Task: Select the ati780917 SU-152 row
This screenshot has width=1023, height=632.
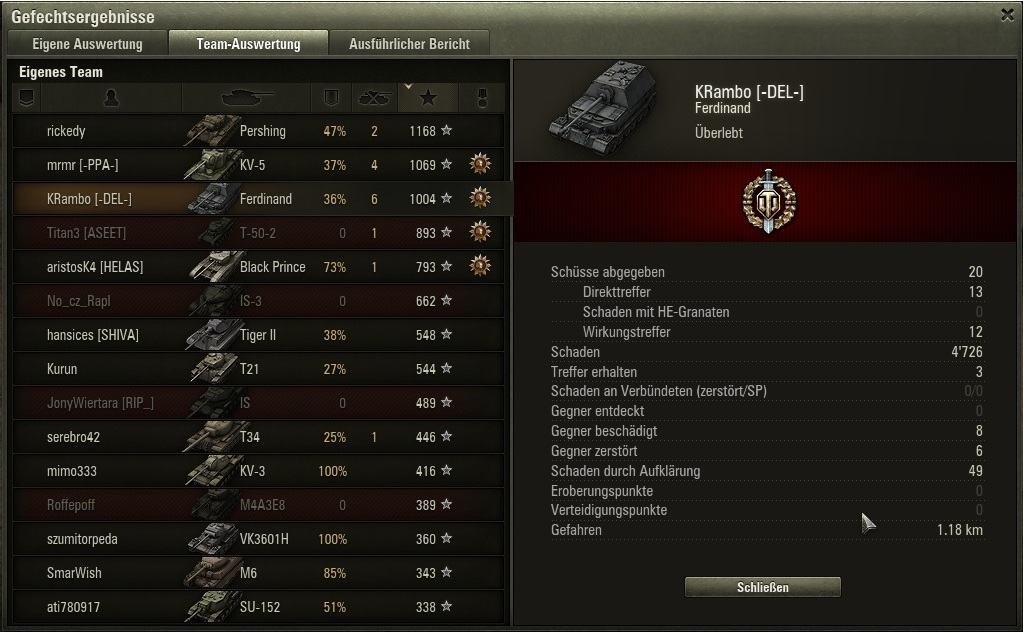Action: click(260, 607)
